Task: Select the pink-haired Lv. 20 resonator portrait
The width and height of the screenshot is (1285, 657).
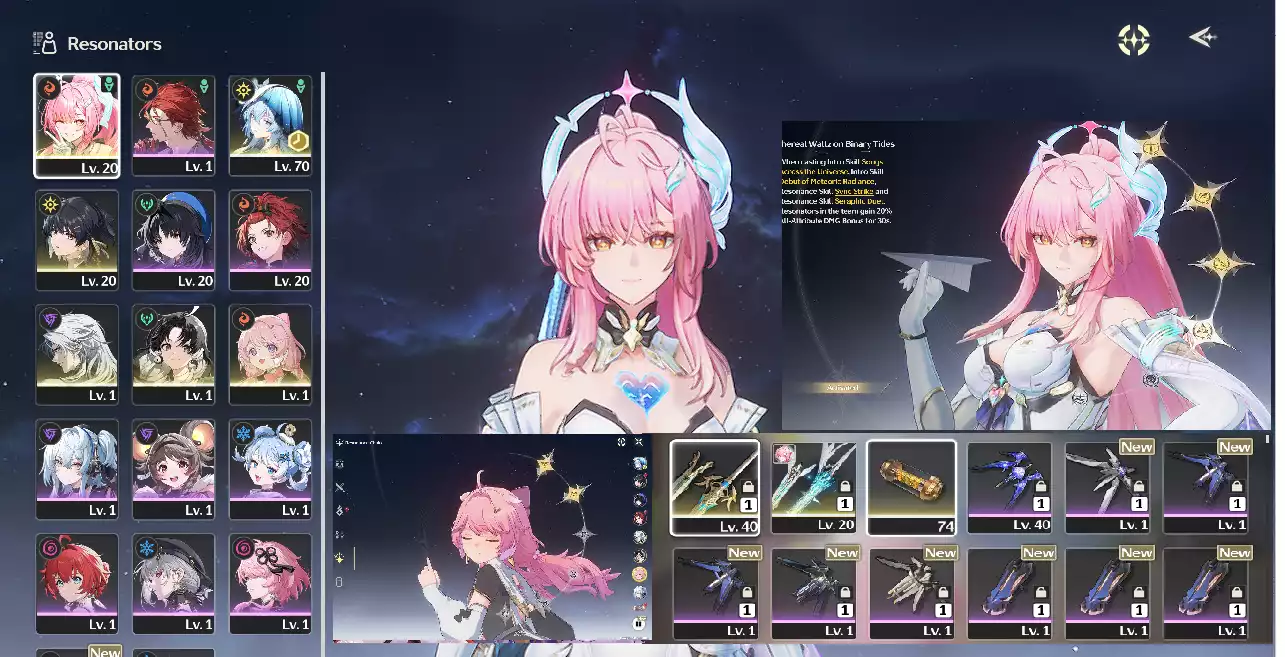Action: (x=77, y=125)
